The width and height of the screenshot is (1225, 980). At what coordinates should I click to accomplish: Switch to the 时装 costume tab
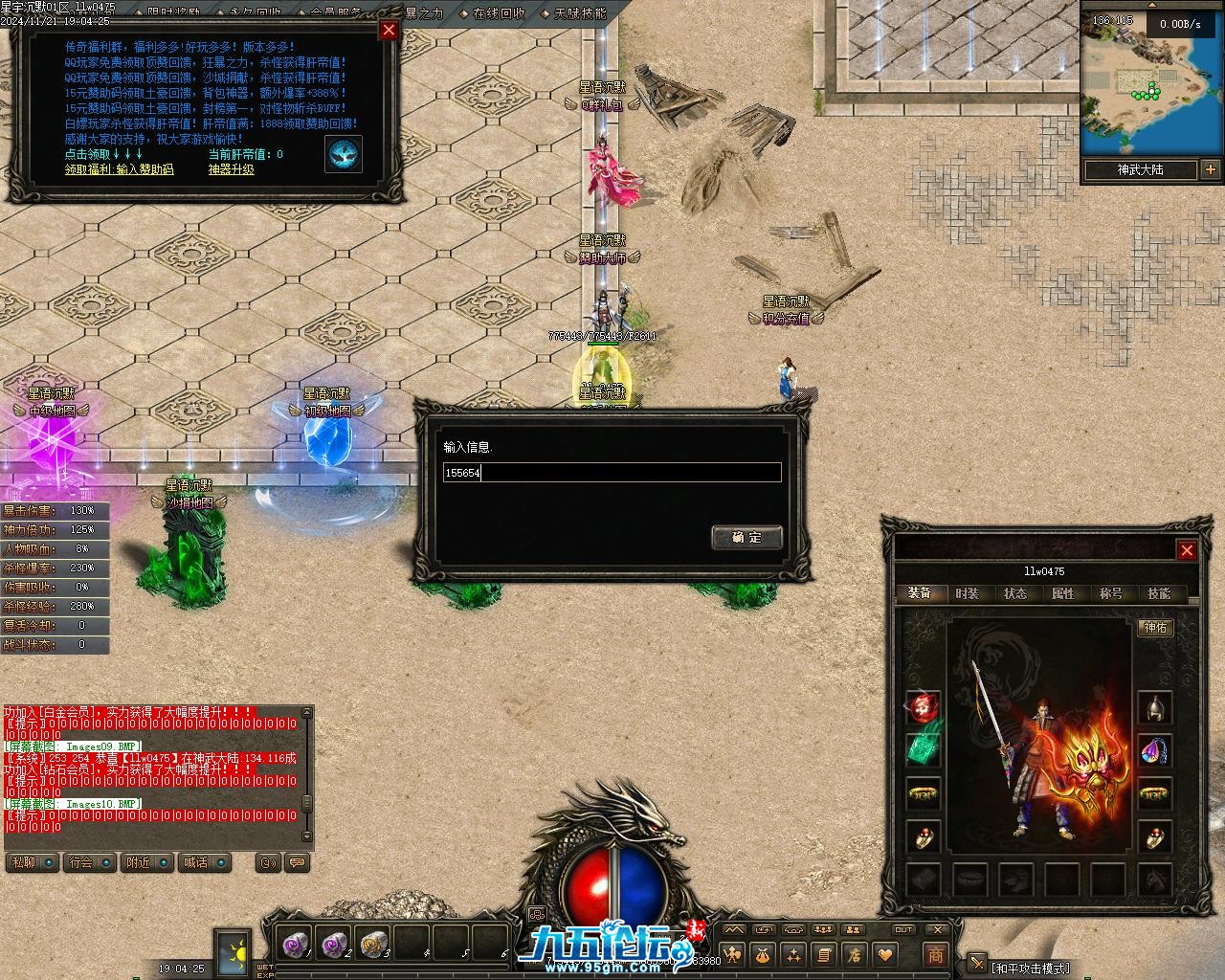(968, 593)
